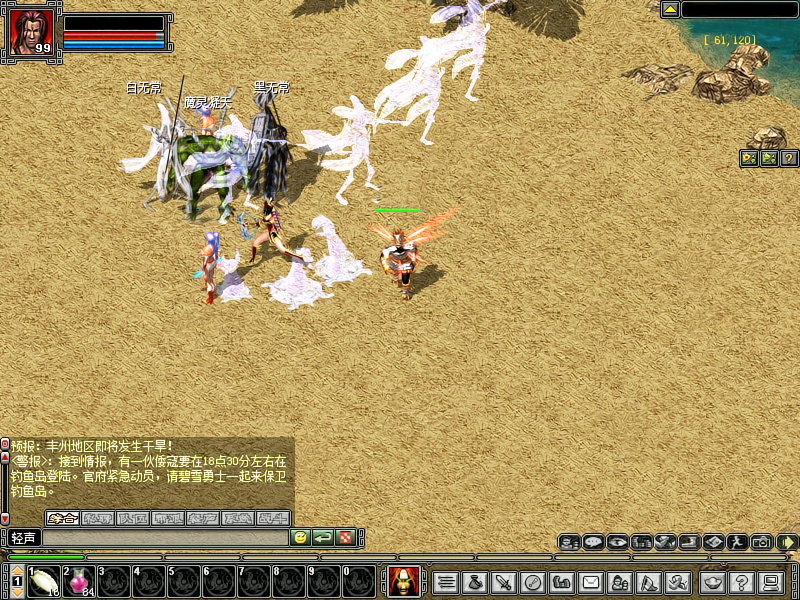Click the speech bubble chat button
Screen dimensions: 800x600
(593, 542)
